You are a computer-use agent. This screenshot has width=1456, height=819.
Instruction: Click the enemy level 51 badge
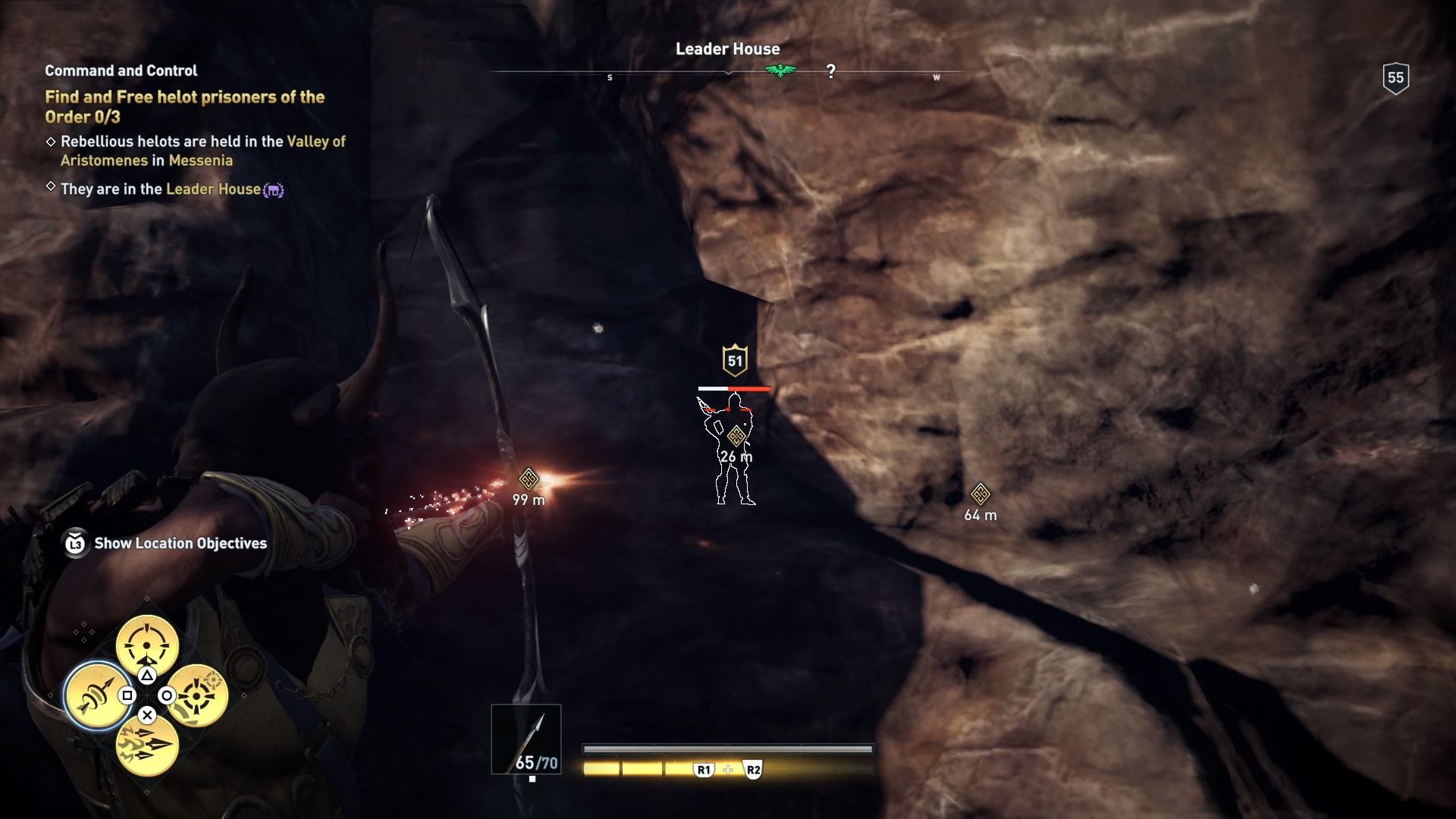click(735, 361)
